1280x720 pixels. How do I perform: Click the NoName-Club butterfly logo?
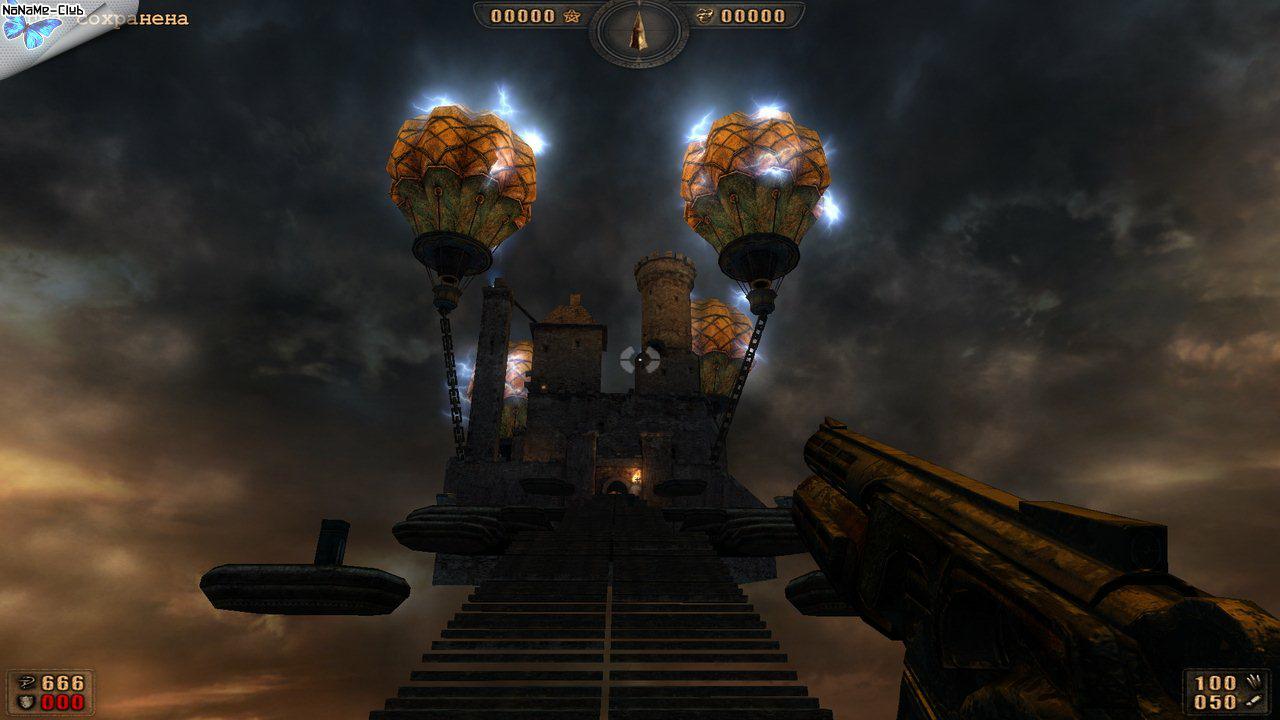click(28, 30)
